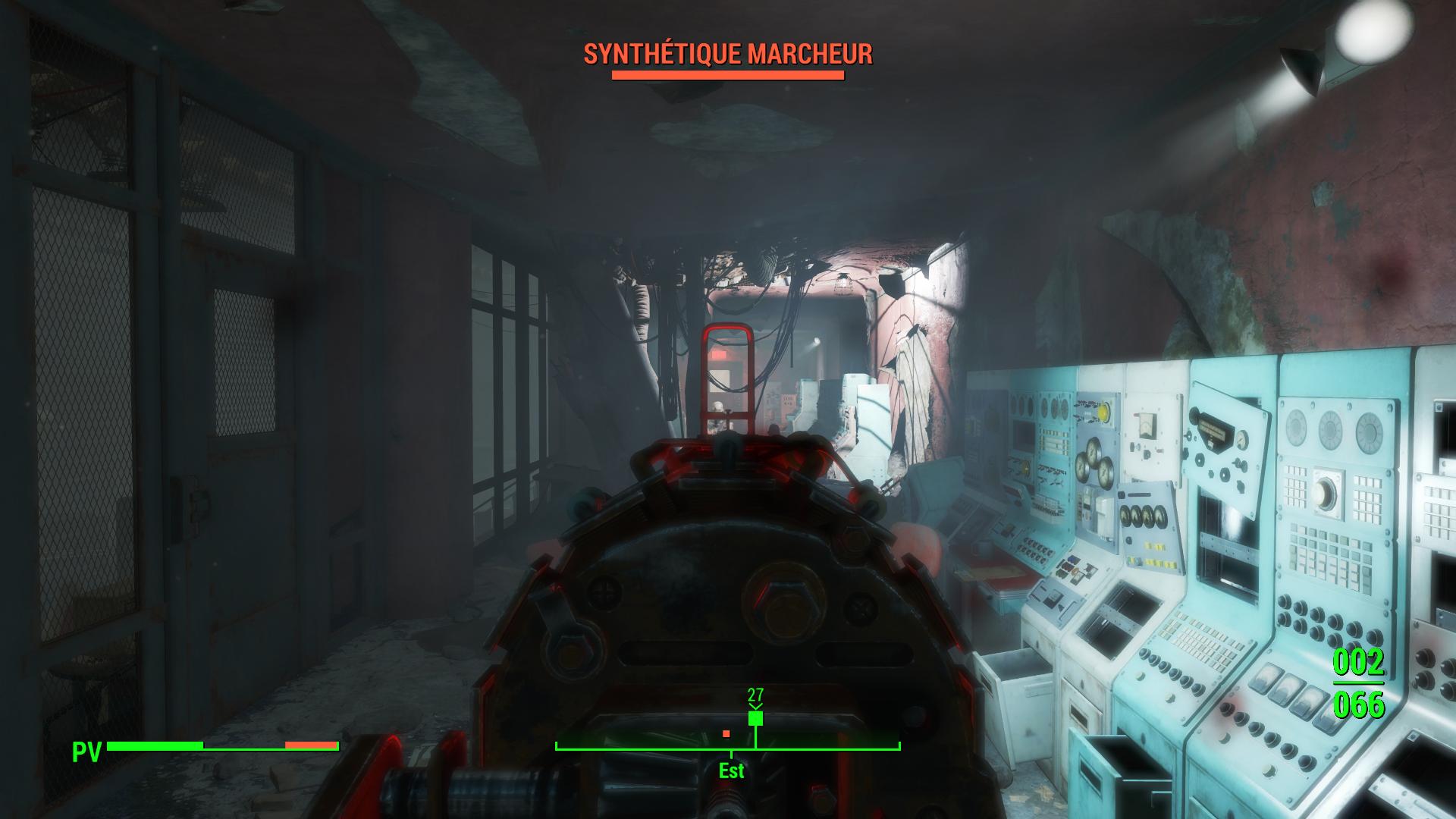This screenshot has width=1456, height=819.
Task: Click the Est heading label on the compass
Action: [x=732, y=771]
